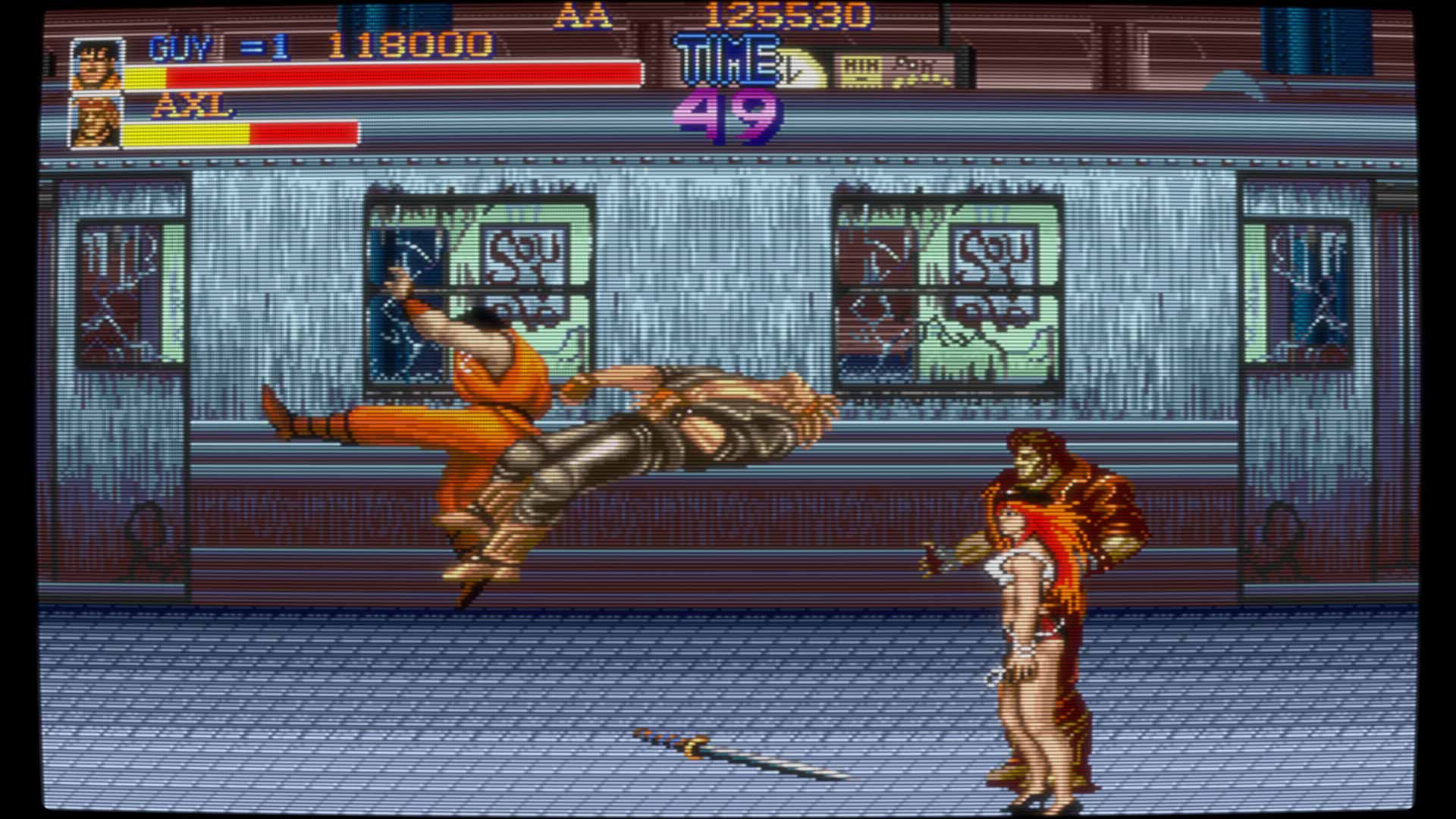Select the Axl enemy portrait

(96, 122)
